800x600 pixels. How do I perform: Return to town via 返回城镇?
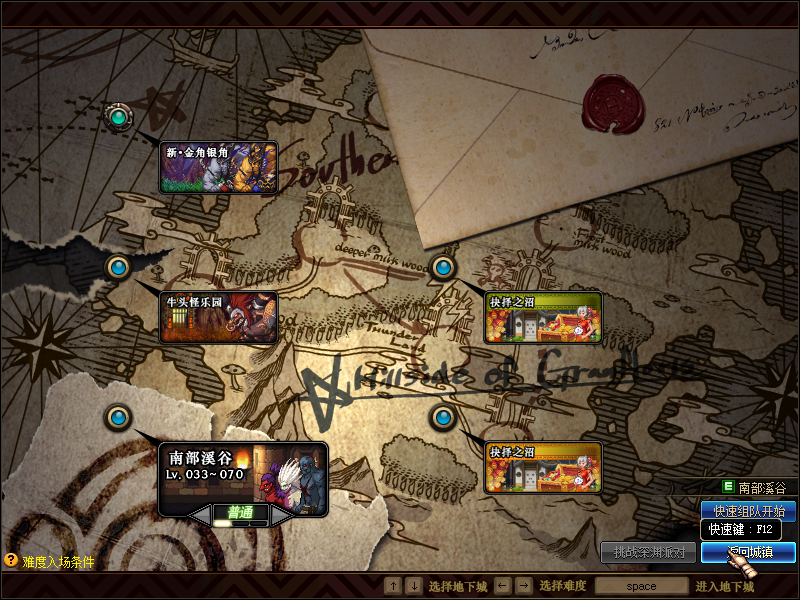(x=748, y=551)
